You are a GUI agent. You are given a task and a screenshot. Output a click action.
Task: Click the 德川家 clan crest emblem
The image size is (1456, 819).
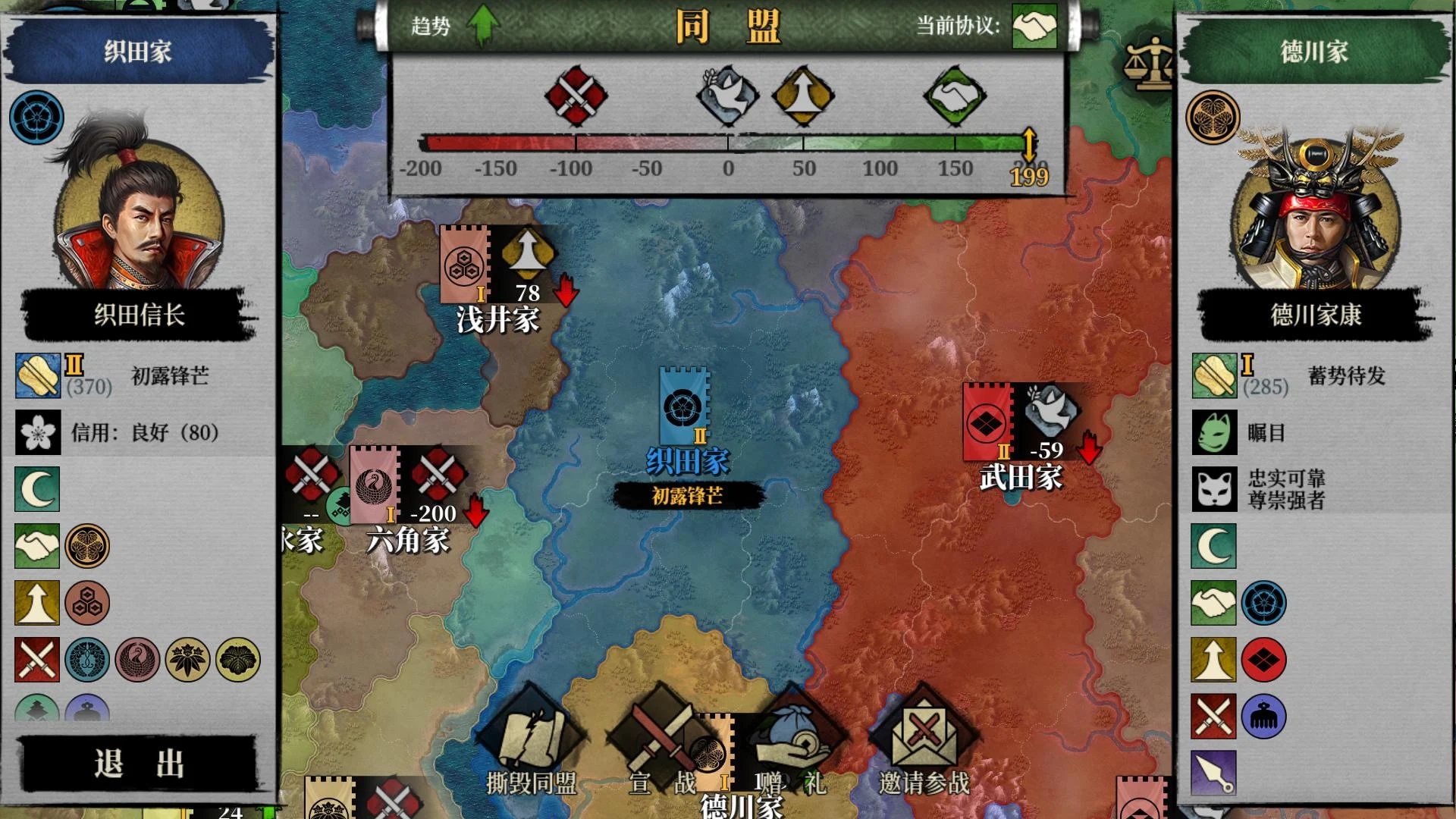[x=1213, y=118]
